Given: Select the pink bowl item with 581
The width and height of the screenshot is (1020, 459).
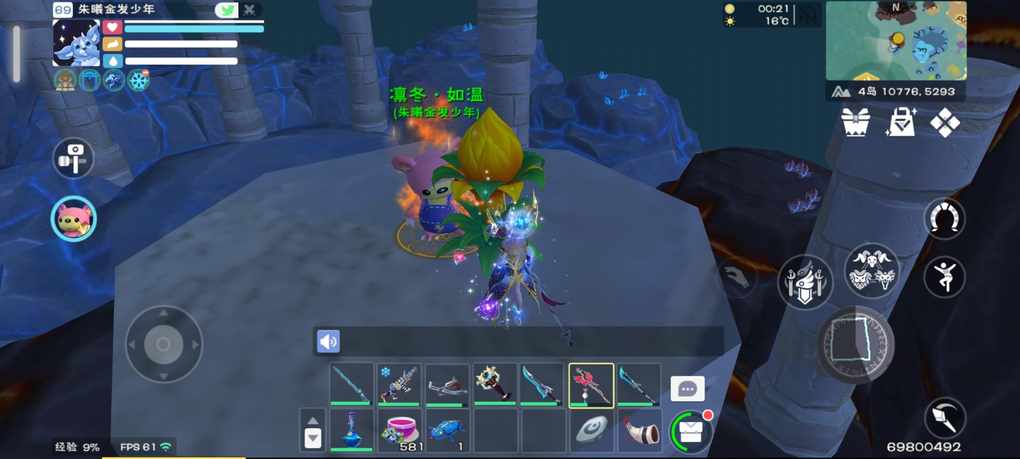Looking at the screenshot, I should [399, 430].
